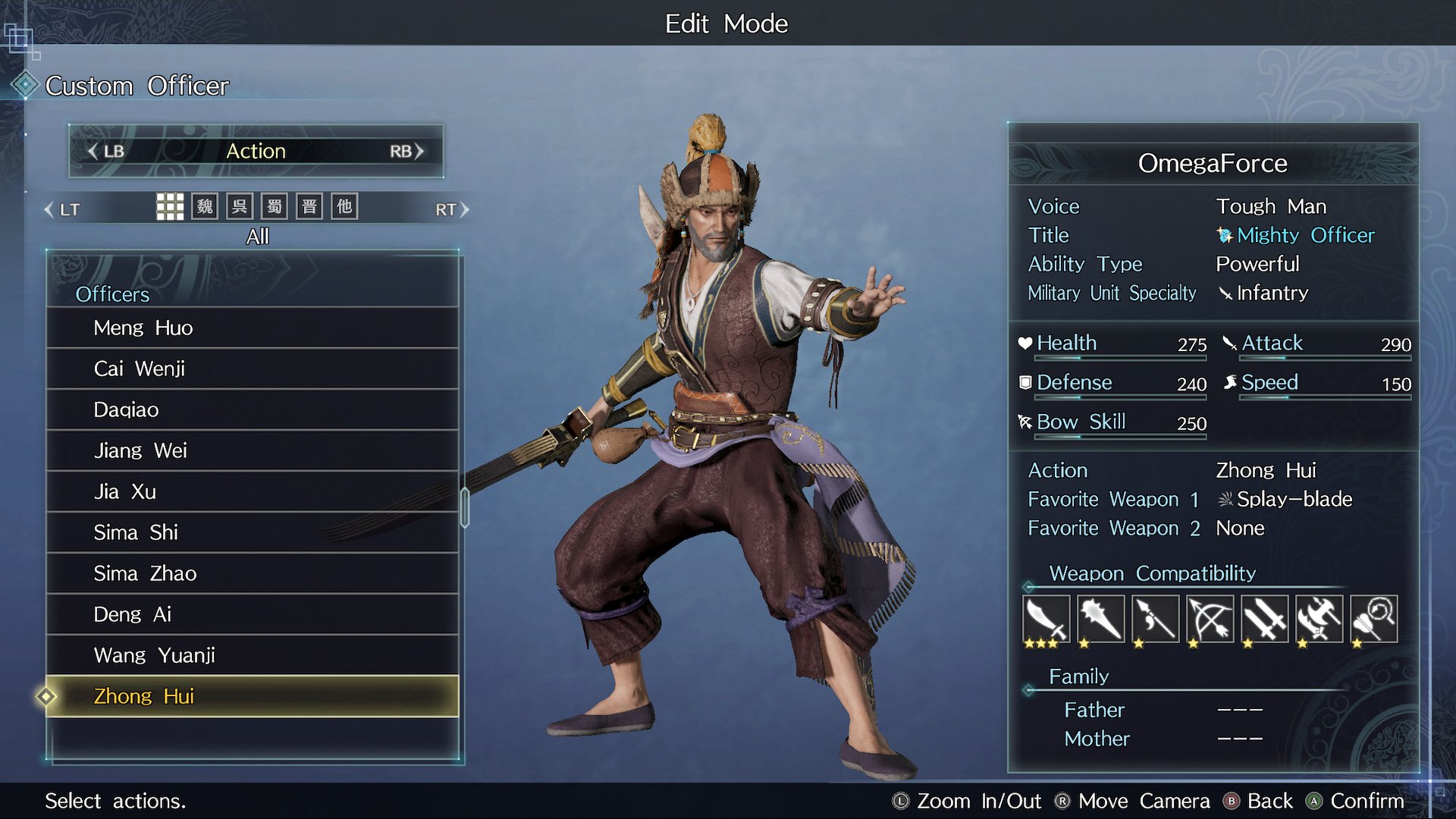Show all officers with the grid filter

pos(170,206)
